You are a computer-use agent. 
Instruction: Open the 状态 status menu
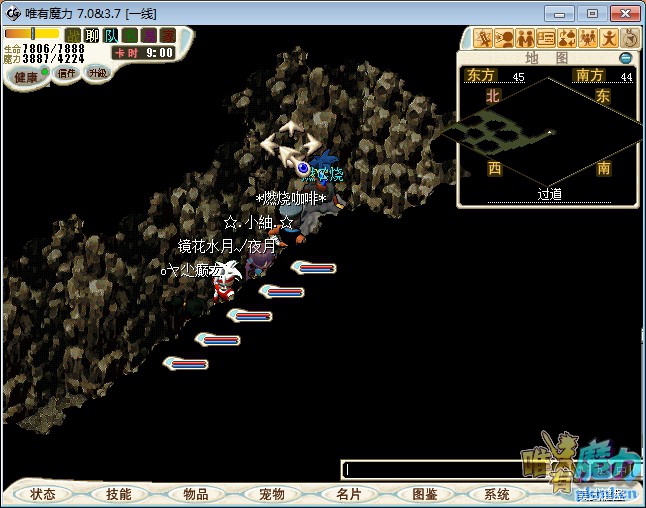pyautogui.click(x=43, y=494)
